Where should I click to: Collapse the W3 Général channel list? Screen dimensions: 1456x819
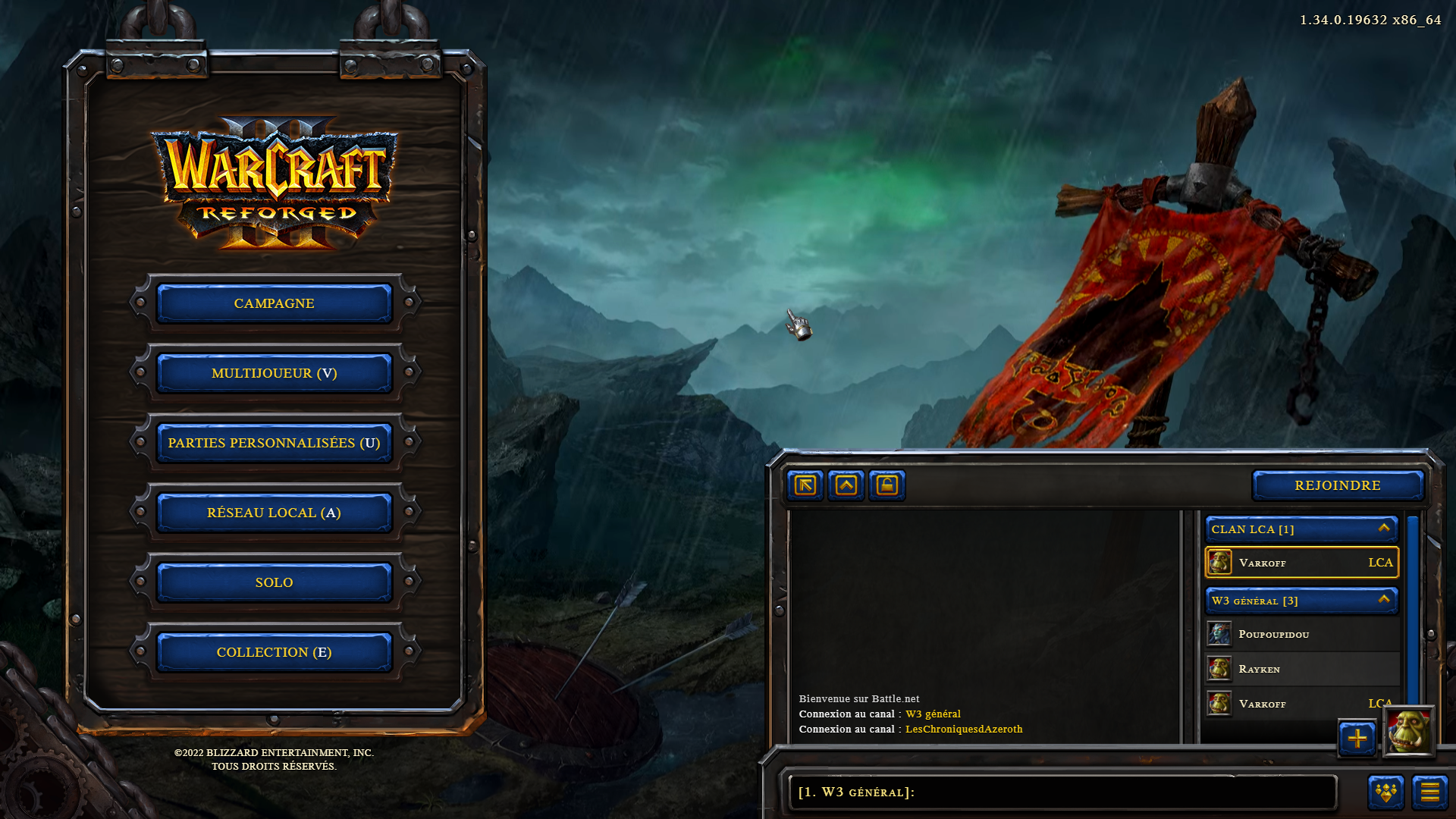(1384, 600)
